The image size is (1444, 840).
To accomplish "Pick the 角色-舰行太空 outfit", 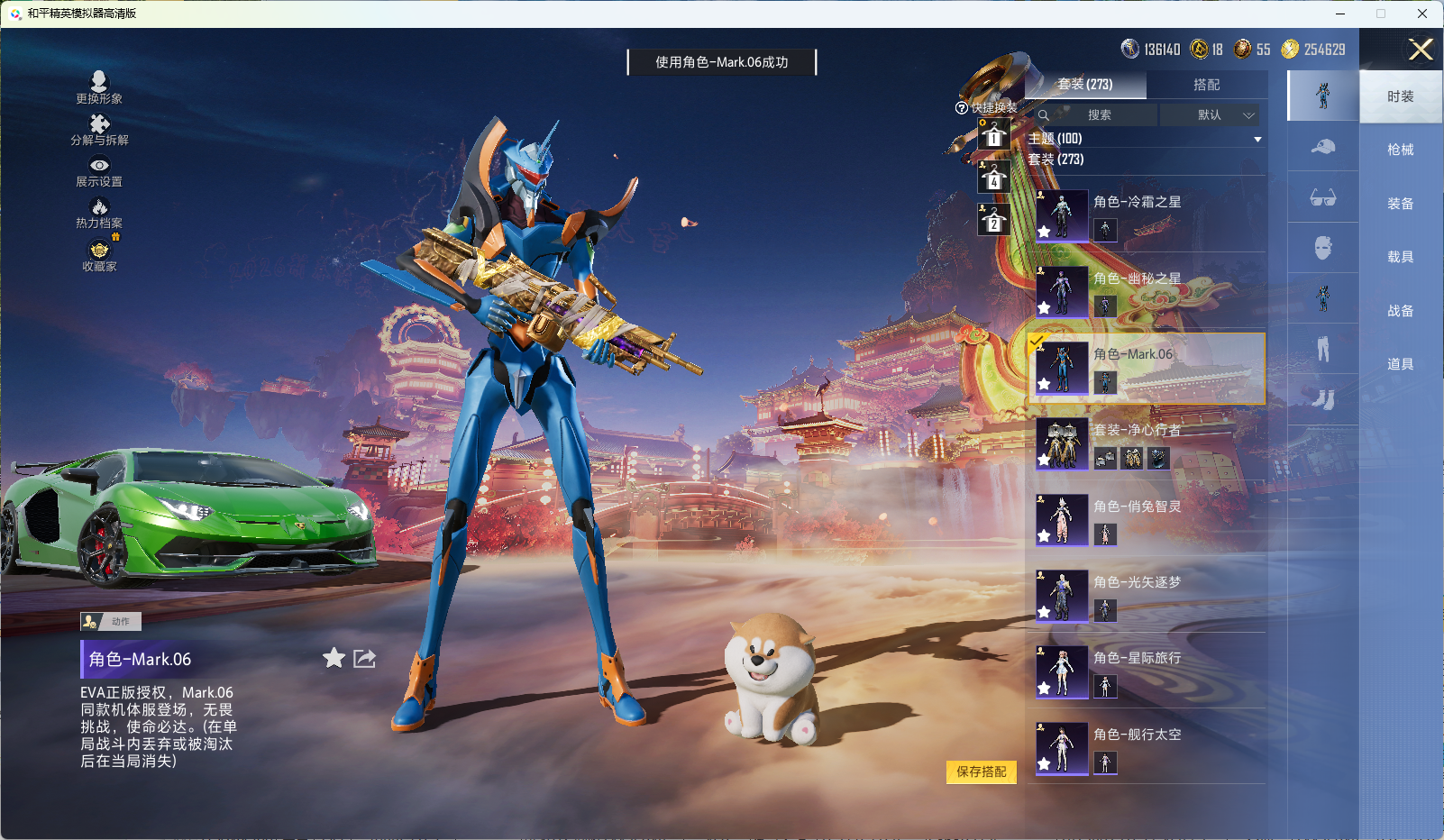I will (1148, 748).
